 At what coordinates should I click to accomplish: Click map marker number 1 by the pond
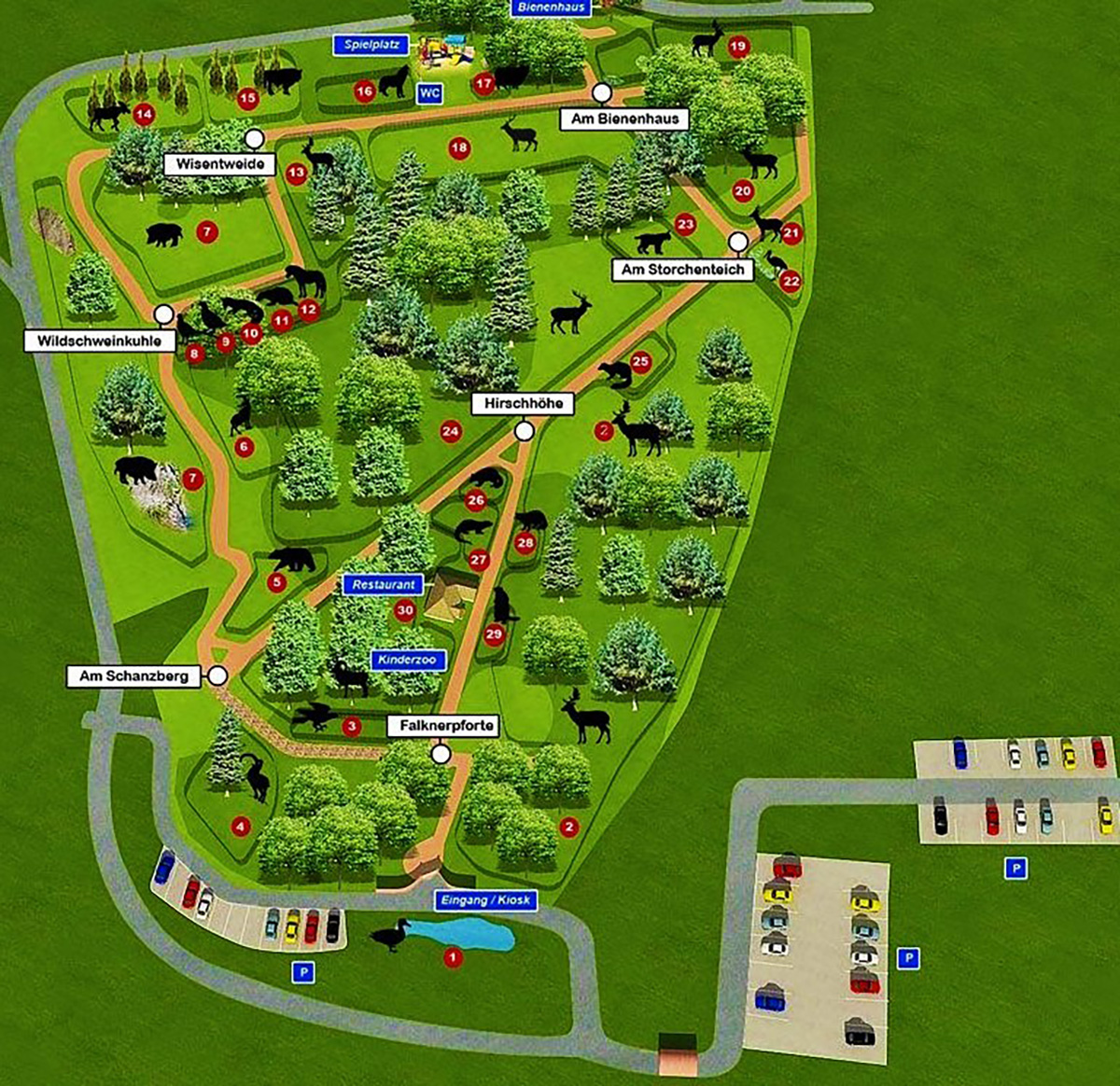coord(453,957)
